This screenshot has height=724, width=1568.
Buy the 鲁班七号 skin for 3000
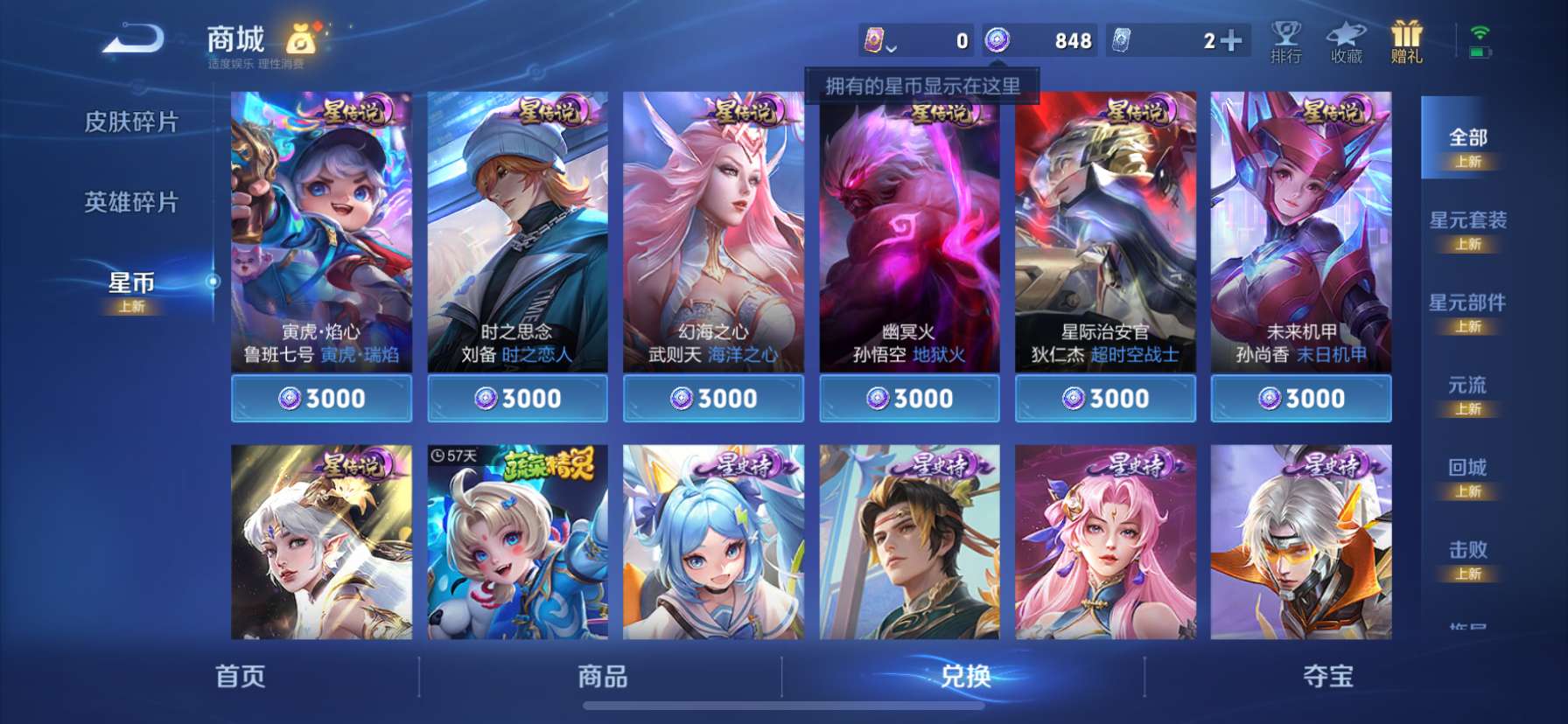coord(321,398)
